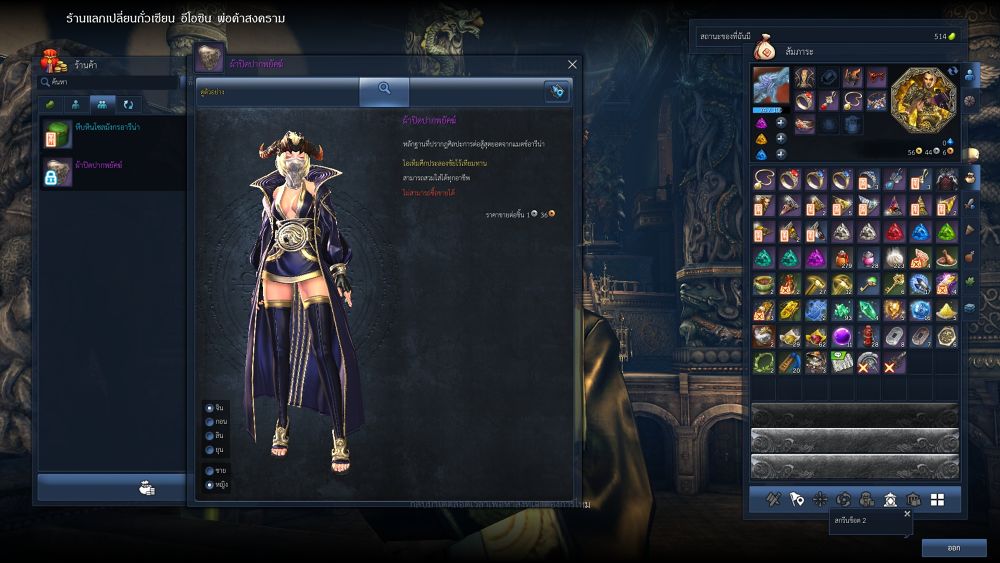Select the purple orb in inventory
The image size is (1000, 563).
[x=842, y=336]
